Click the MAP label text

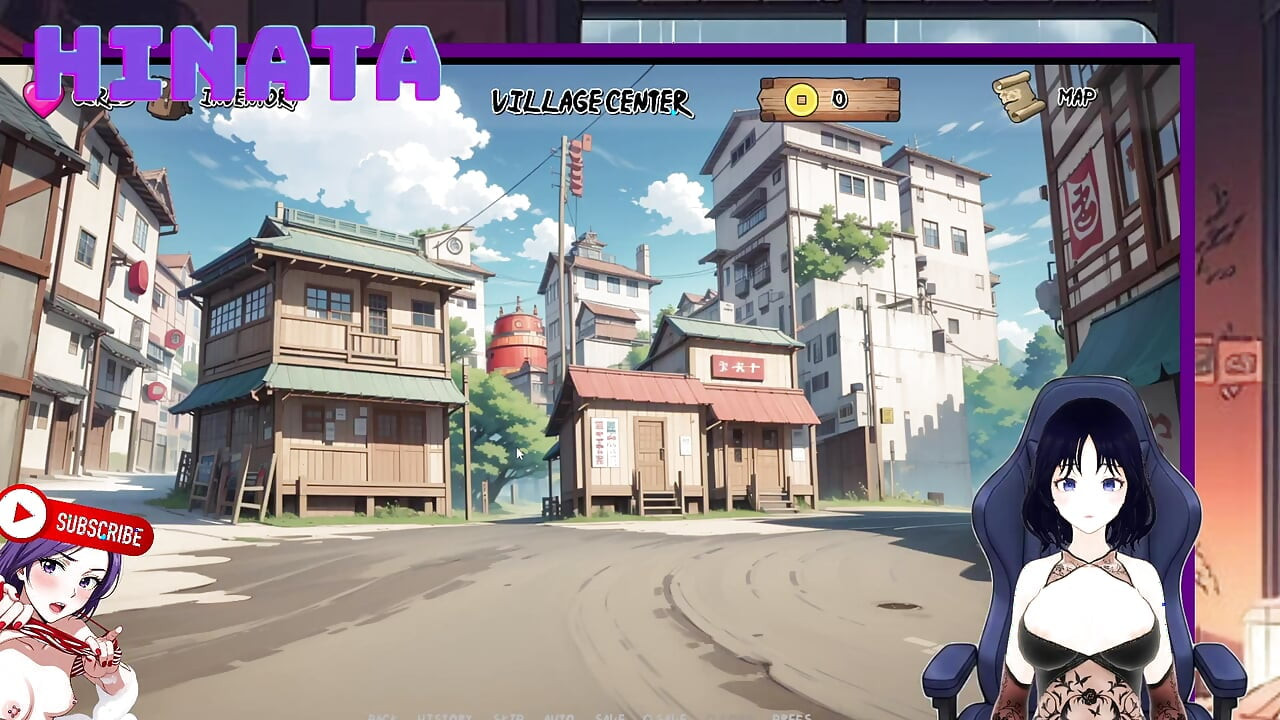point(1076,97)
